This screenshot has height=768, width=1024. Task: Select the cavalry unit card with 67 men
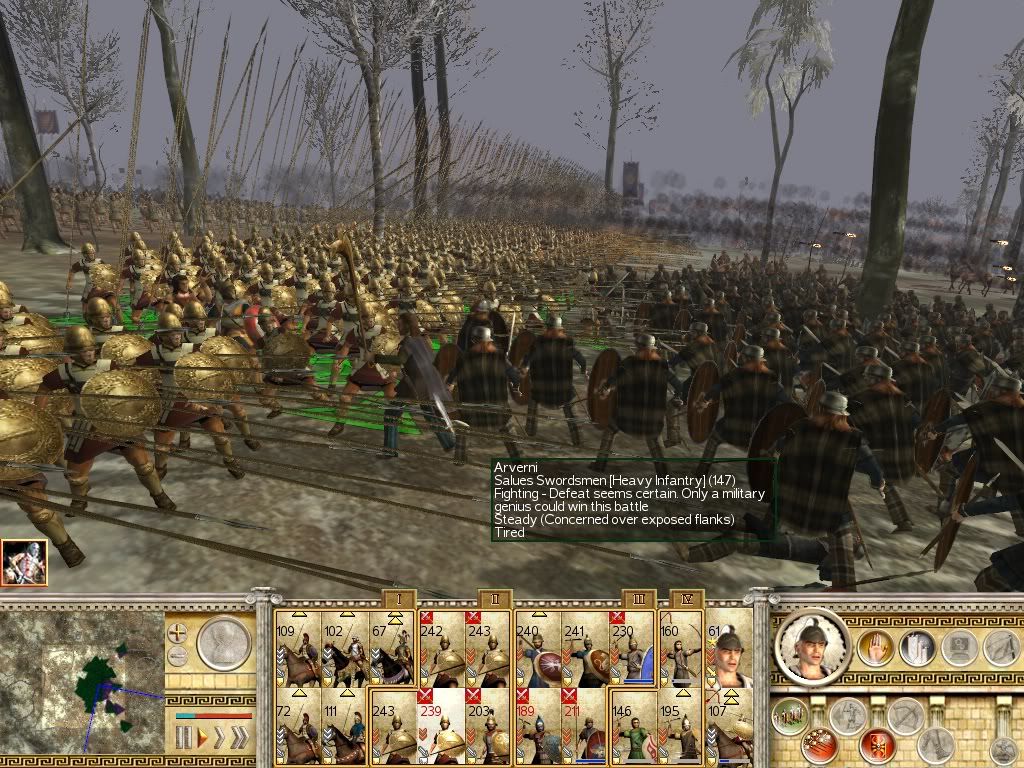pyautogui.click(x=392, y=648)
